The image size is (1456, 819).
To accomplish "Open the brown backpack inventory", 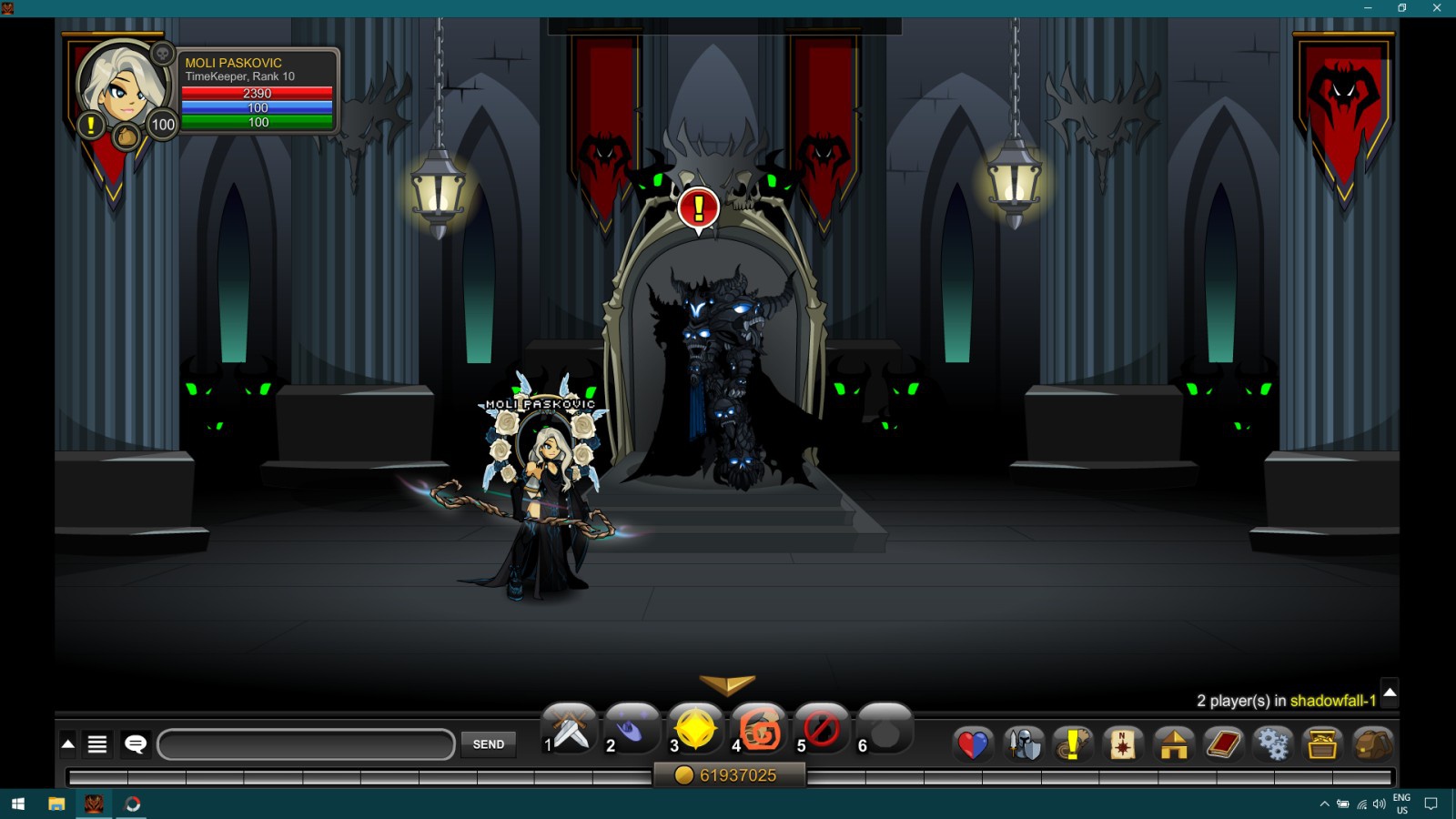I will click(x=1372, y=744).
